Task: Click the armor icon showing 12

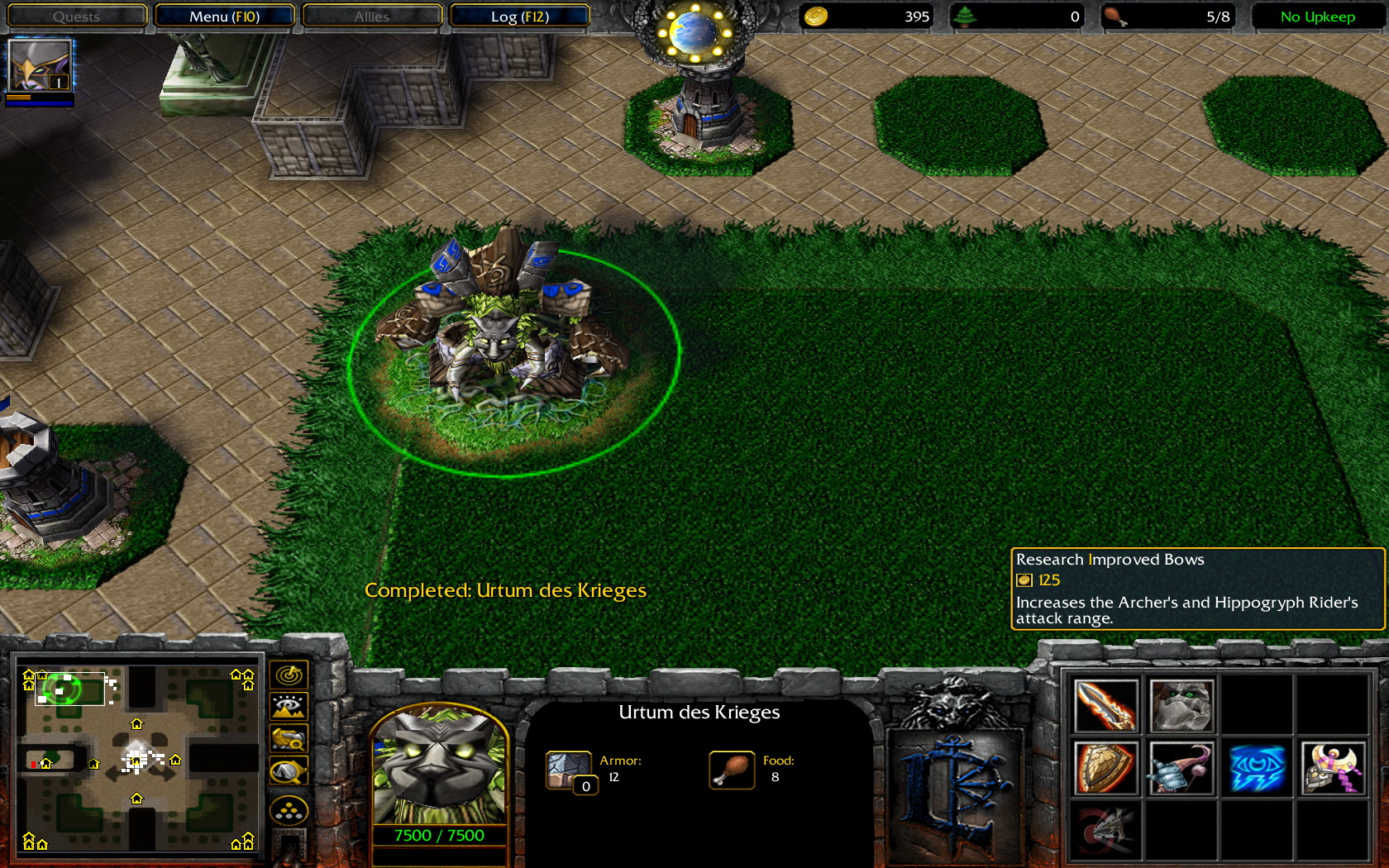Action: (x=567, y=768)
